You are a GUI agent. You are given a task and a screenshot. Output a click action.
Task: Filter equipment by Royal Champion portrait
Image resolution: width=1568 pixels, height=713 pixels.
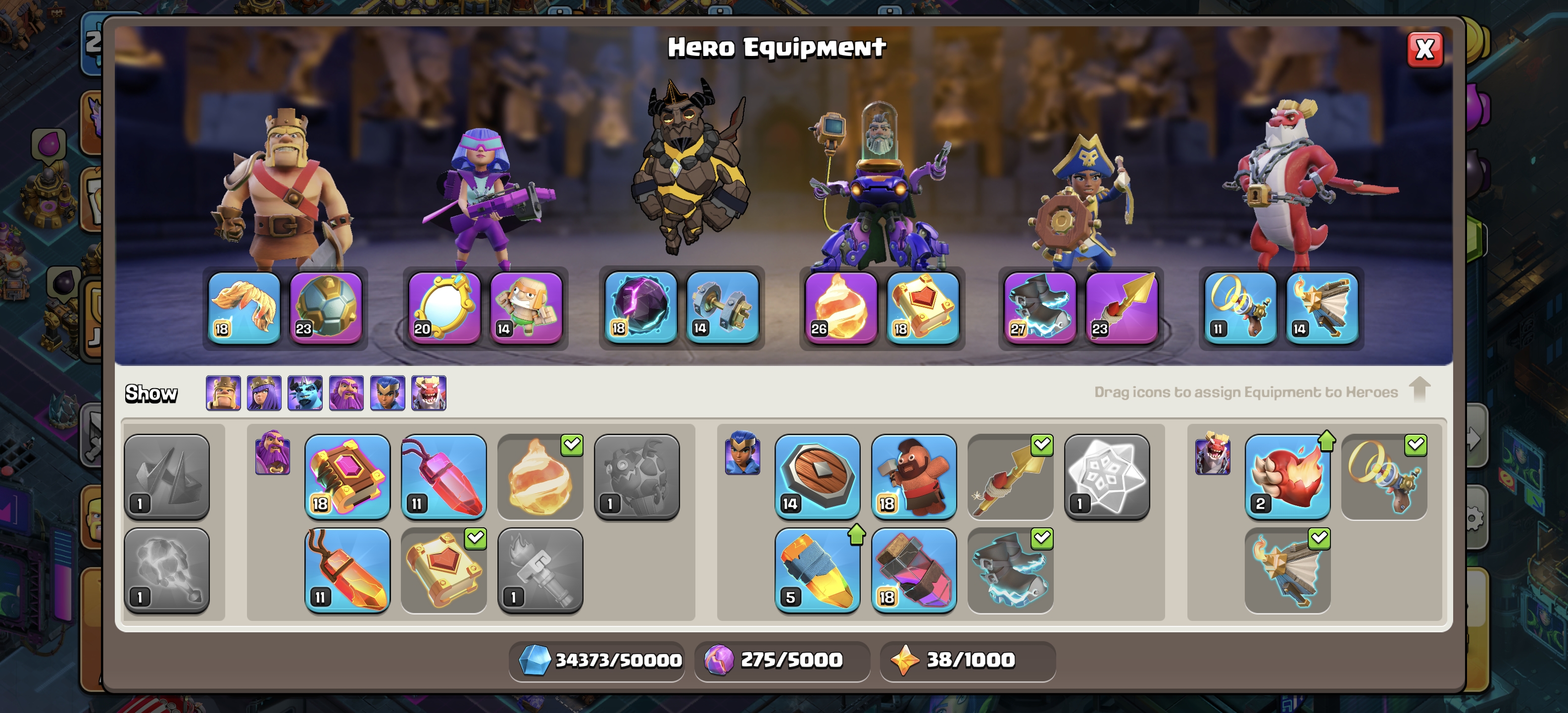point(388,393)
